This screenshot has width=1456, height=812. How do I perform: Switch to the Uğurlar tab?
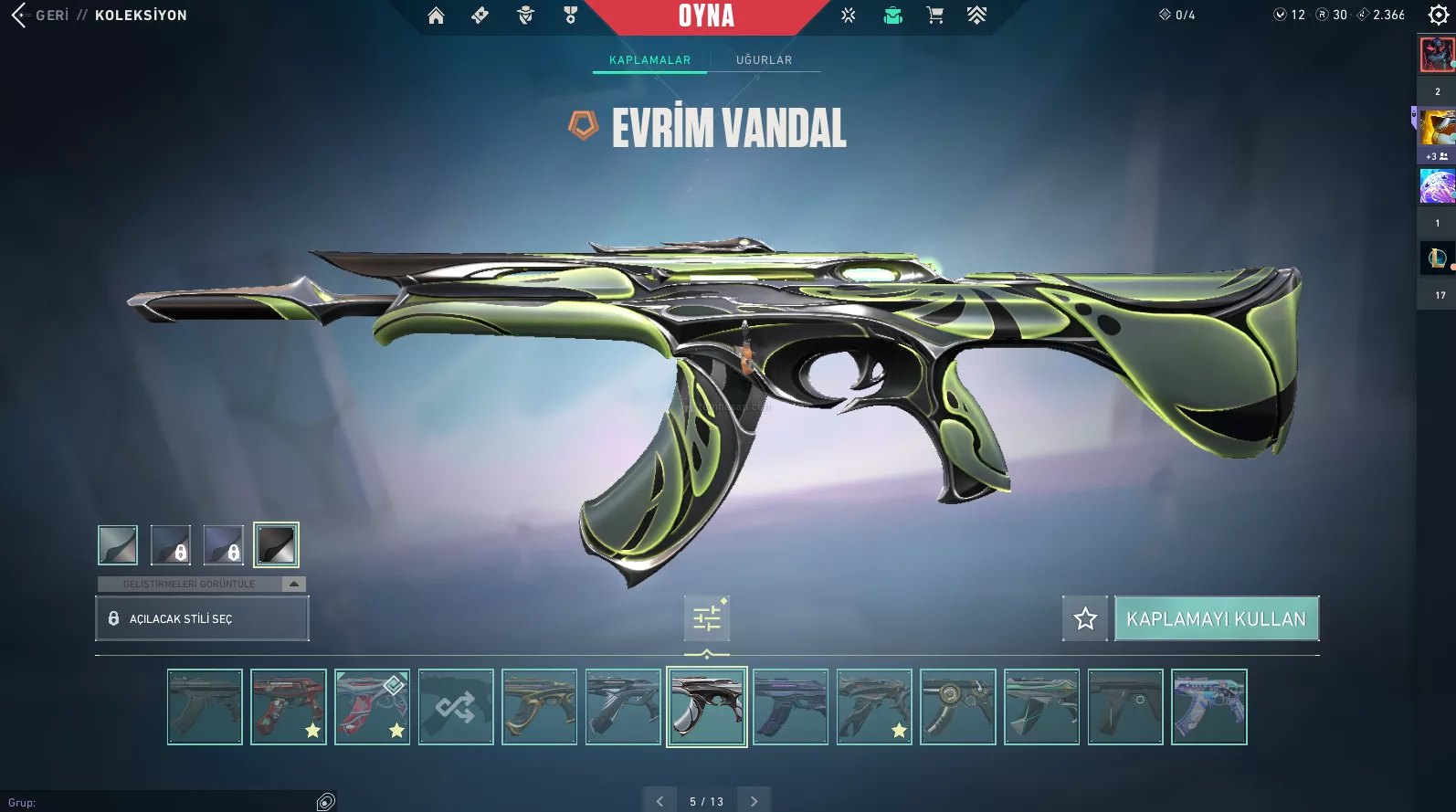point(764,60)
